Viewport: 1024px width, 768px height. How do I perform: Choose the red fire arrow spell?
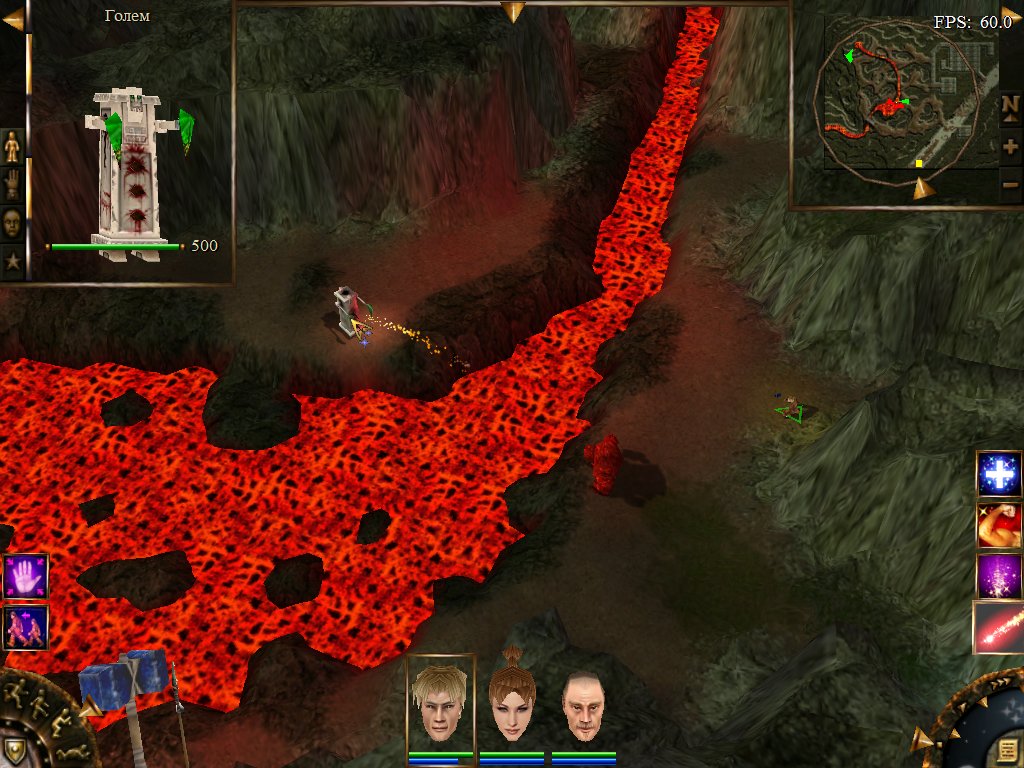tap(999, 628)
